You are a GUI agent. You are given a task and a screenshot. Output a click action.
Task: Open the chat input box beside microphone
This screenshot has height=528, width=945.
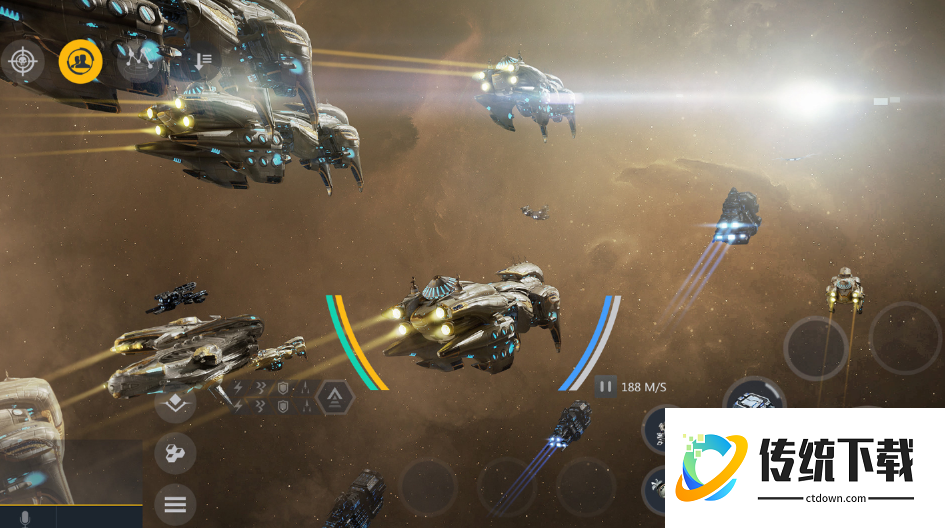click(x=98, y=517)
